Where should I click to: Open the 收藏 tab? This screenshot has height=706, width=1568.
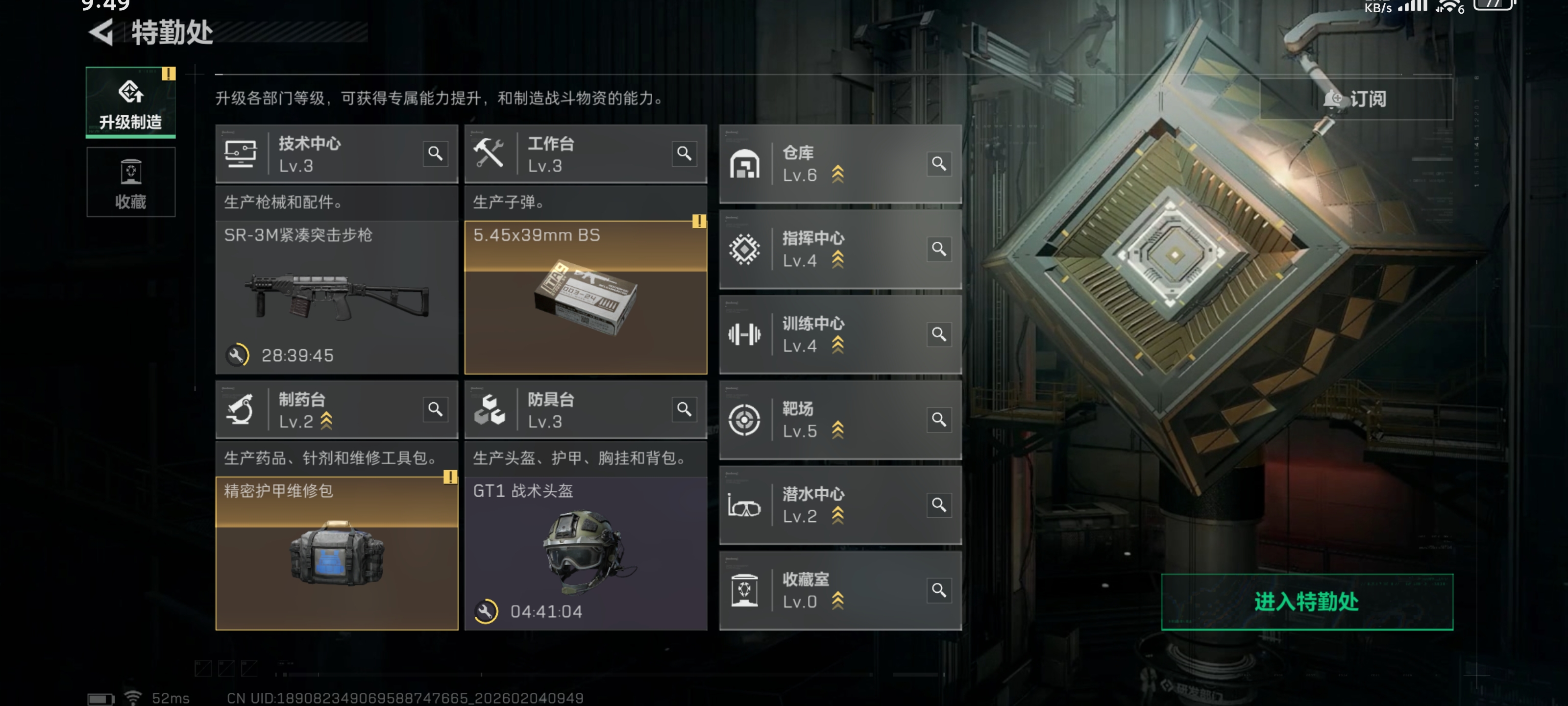pyautogui.click(x=130, y=182)
